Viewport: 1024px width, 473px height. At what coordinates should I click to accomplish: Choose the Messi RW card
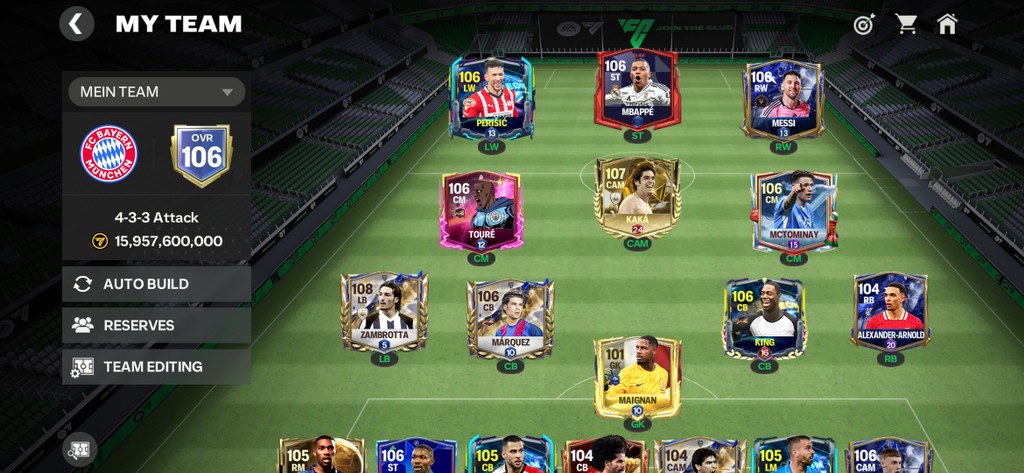(783, 98)
